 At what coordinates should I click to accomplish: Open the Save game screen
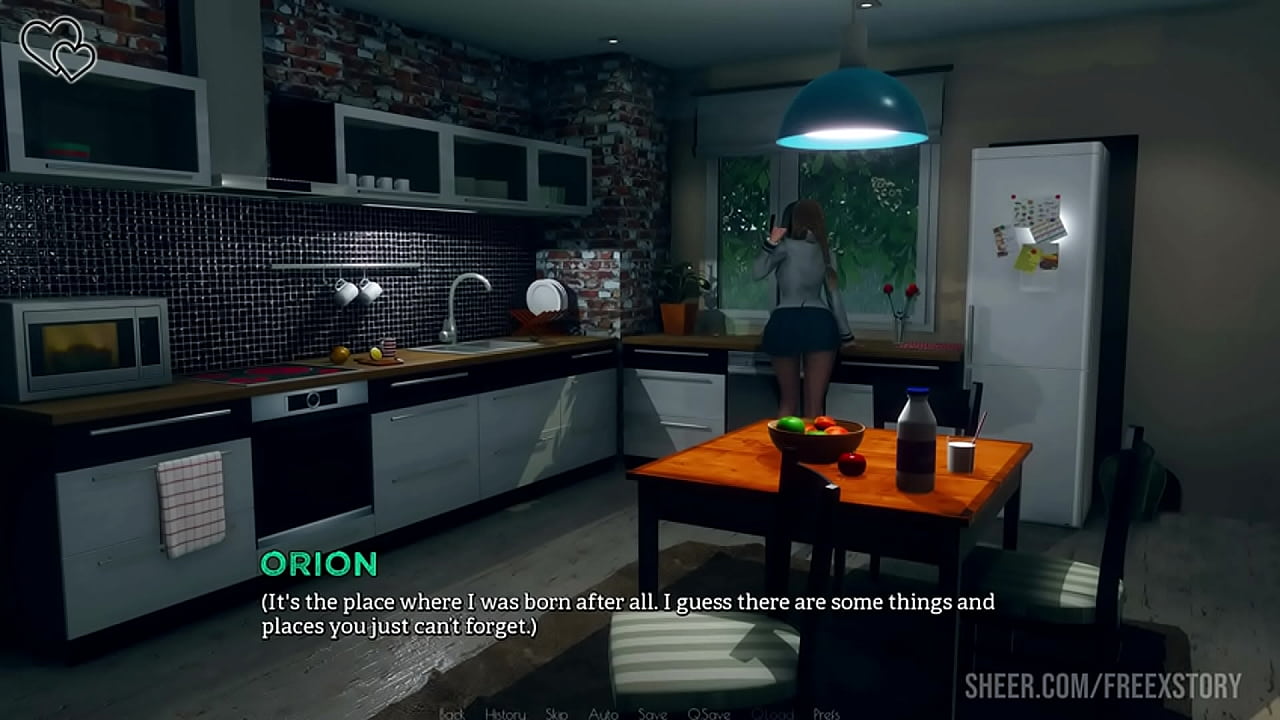coord(652,713)
